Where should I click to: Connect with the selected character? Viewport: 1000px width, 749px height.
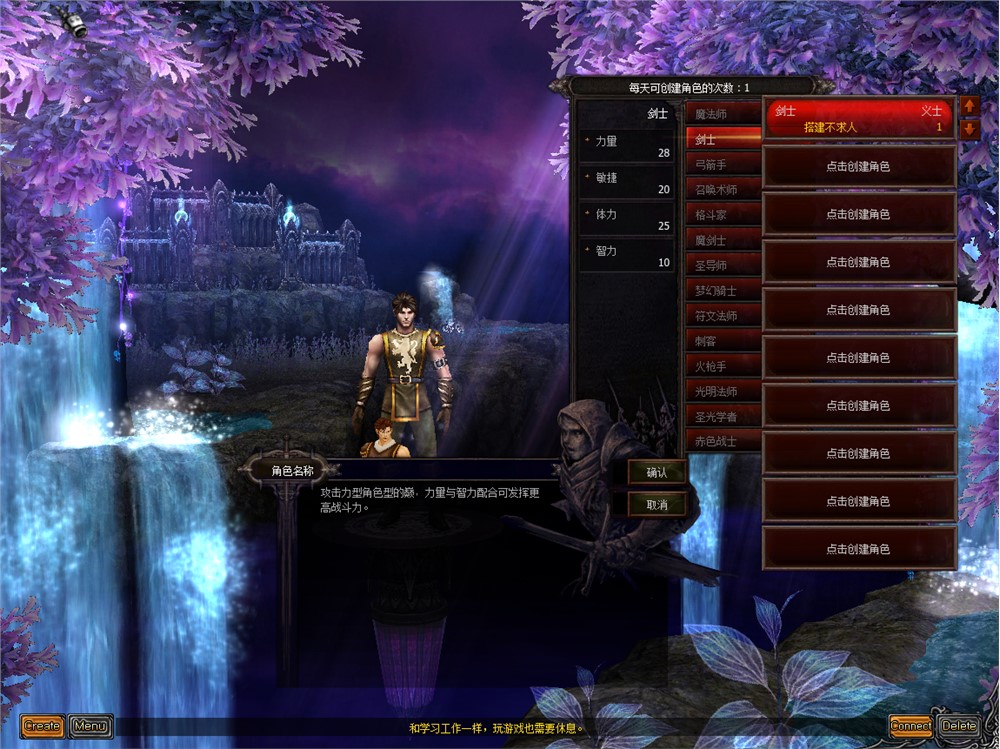click(911, 726)
